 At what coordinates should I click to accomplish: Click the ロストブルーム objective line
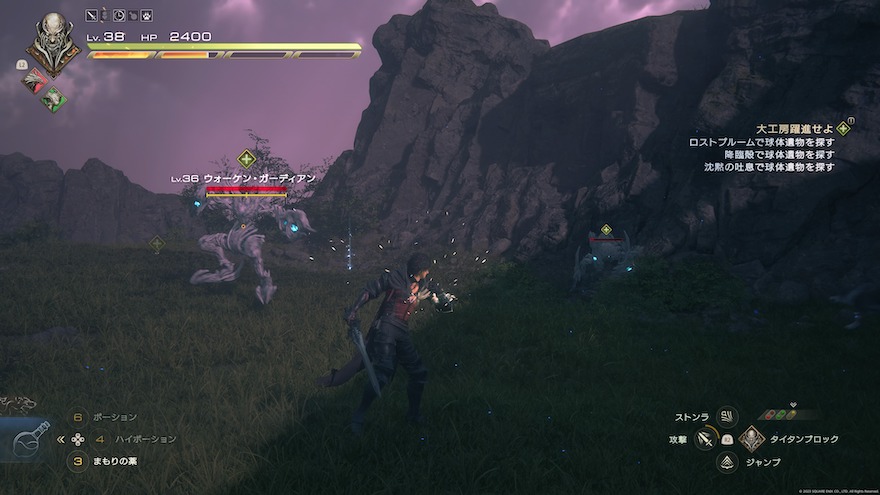[x=762, y=143]
